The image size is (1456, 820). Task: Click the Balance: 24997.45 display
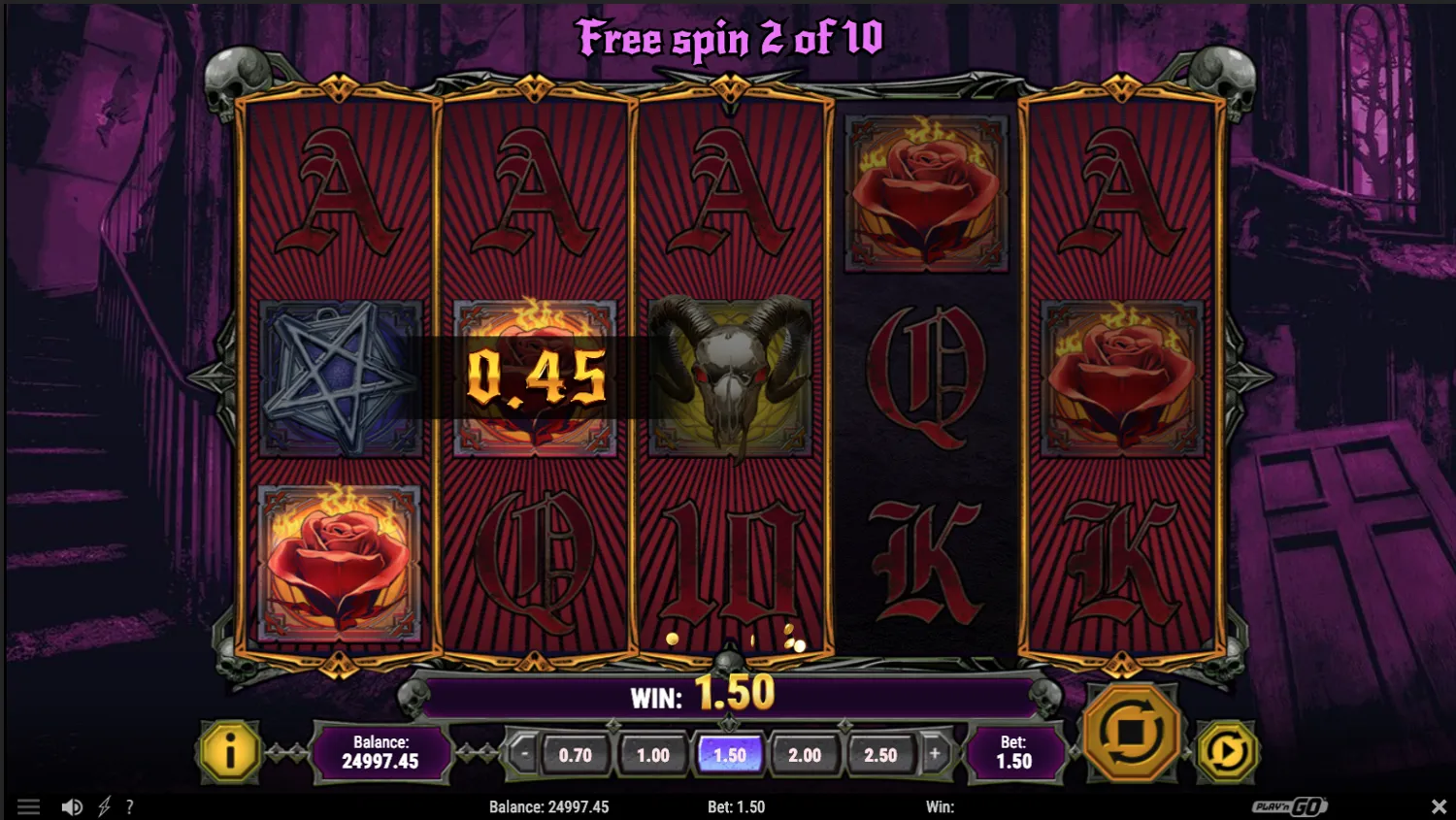(x=381, y=753)
